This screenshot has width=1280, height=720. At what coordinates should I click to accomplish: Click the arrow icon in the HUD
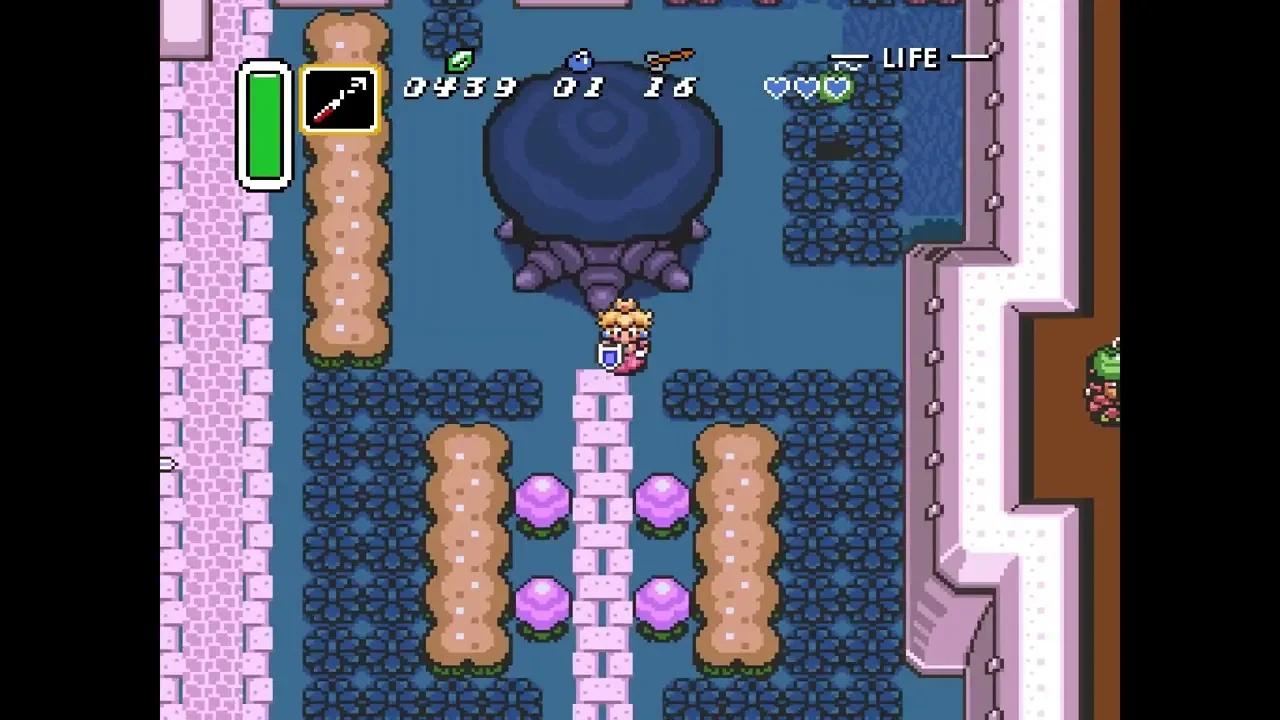click(668, 56)
